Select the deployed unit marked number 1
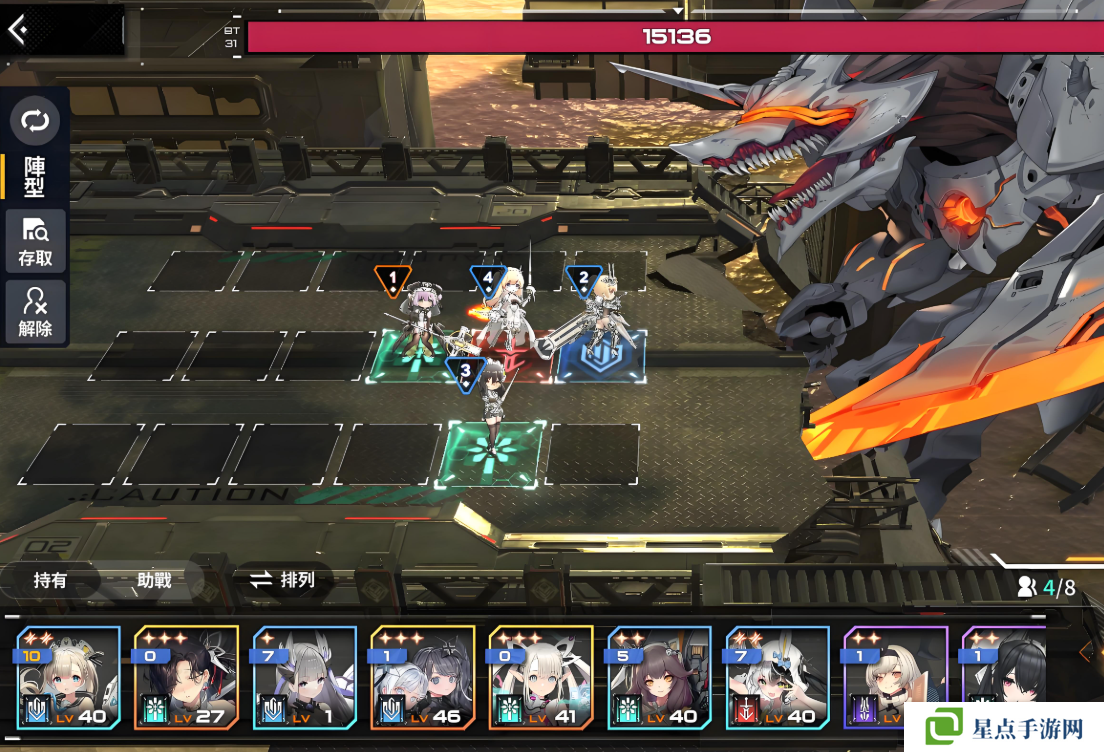1104x752 pixels. coord(418,325)
